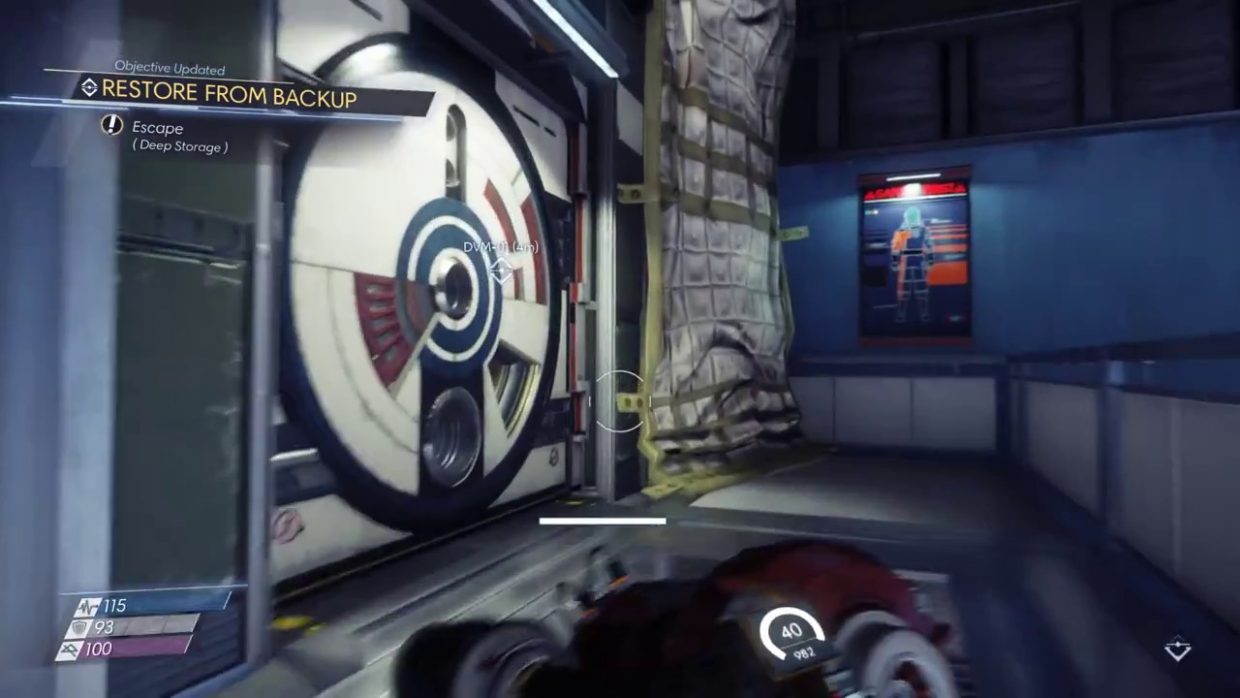Select the DVM-01 waypoint marker
The image size is (1240, 698).
click(501, 268)
